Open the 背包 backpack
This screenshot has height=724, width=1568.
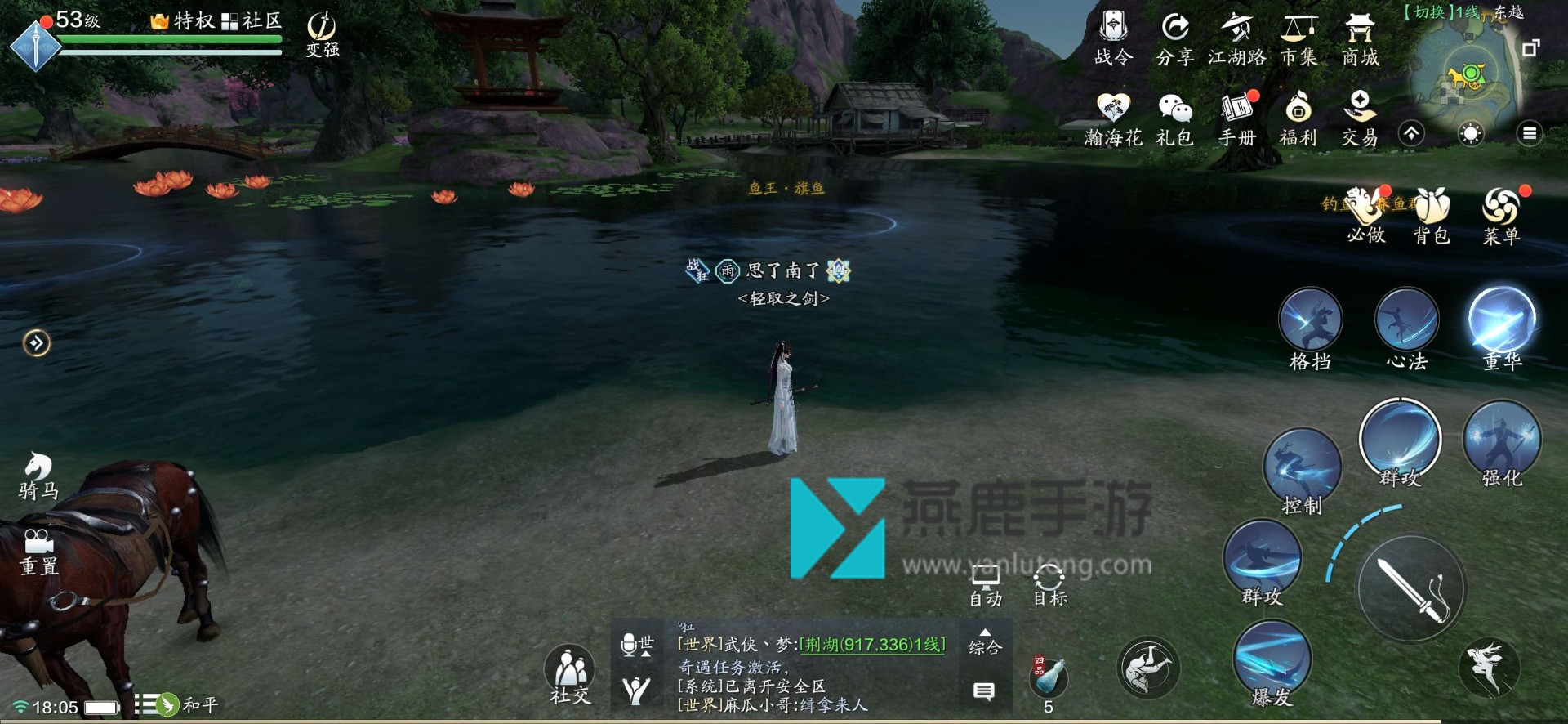[x=1431, y=215]
